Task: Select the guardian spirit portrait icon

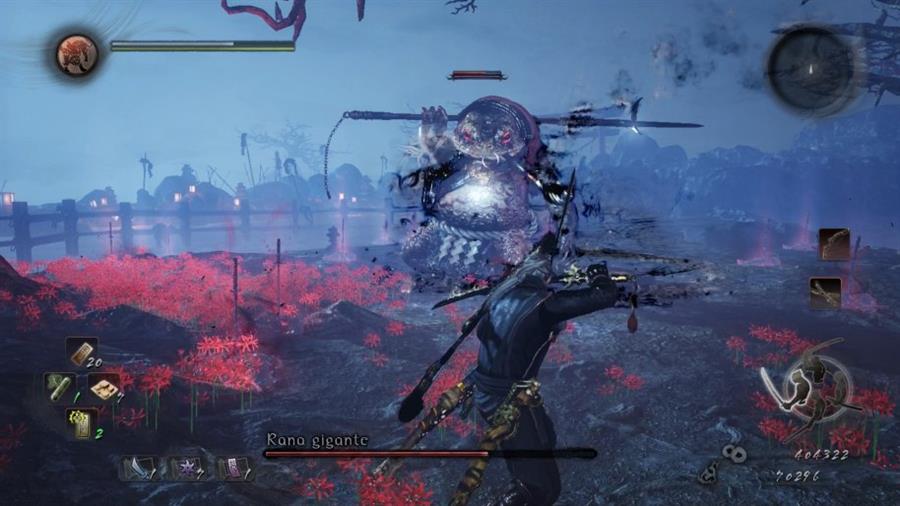Action: click(x=76, y=55)
